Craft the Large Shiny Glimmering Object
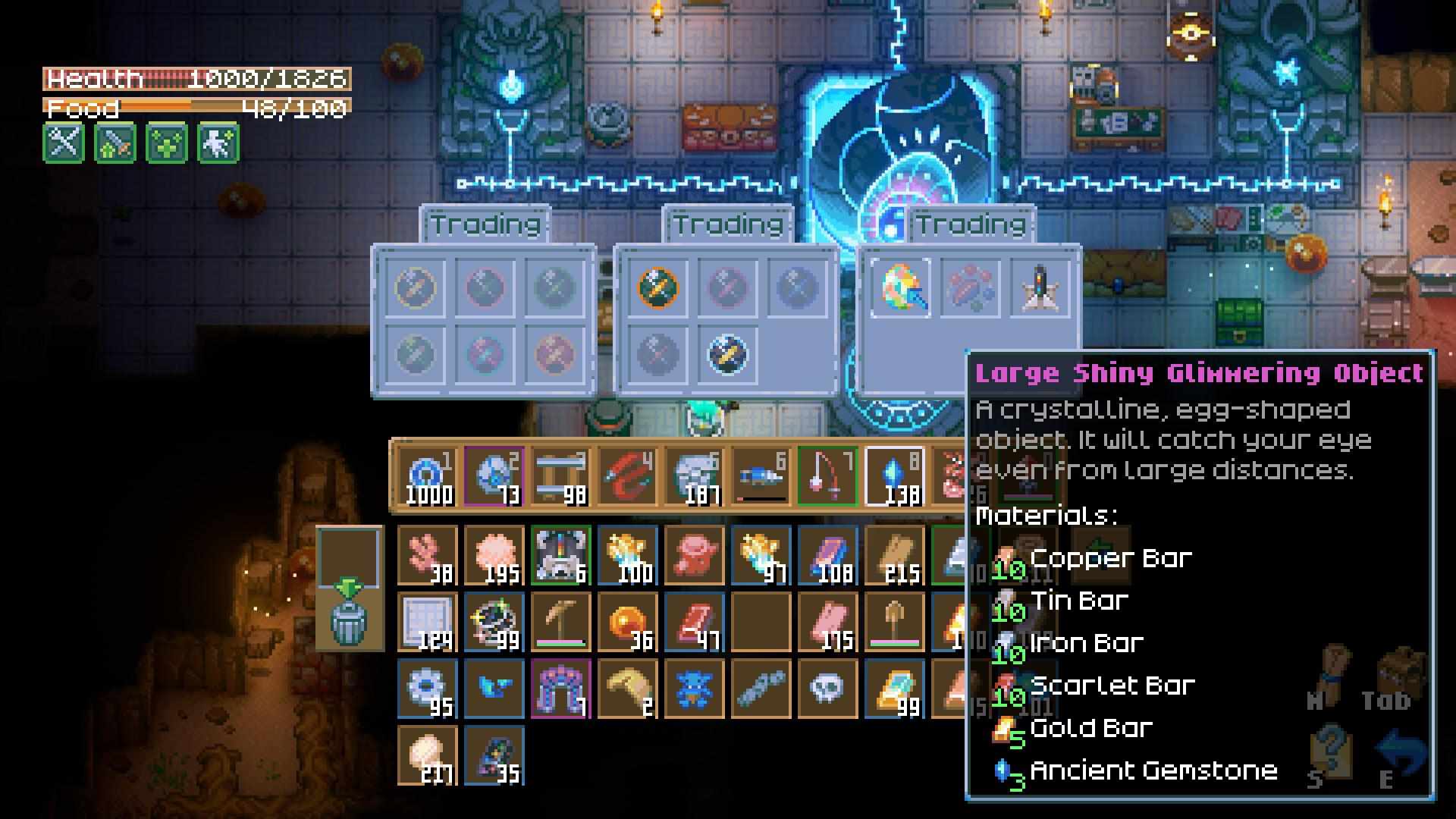This screenshot has width=1456, height=819. (x=900, y=287)
